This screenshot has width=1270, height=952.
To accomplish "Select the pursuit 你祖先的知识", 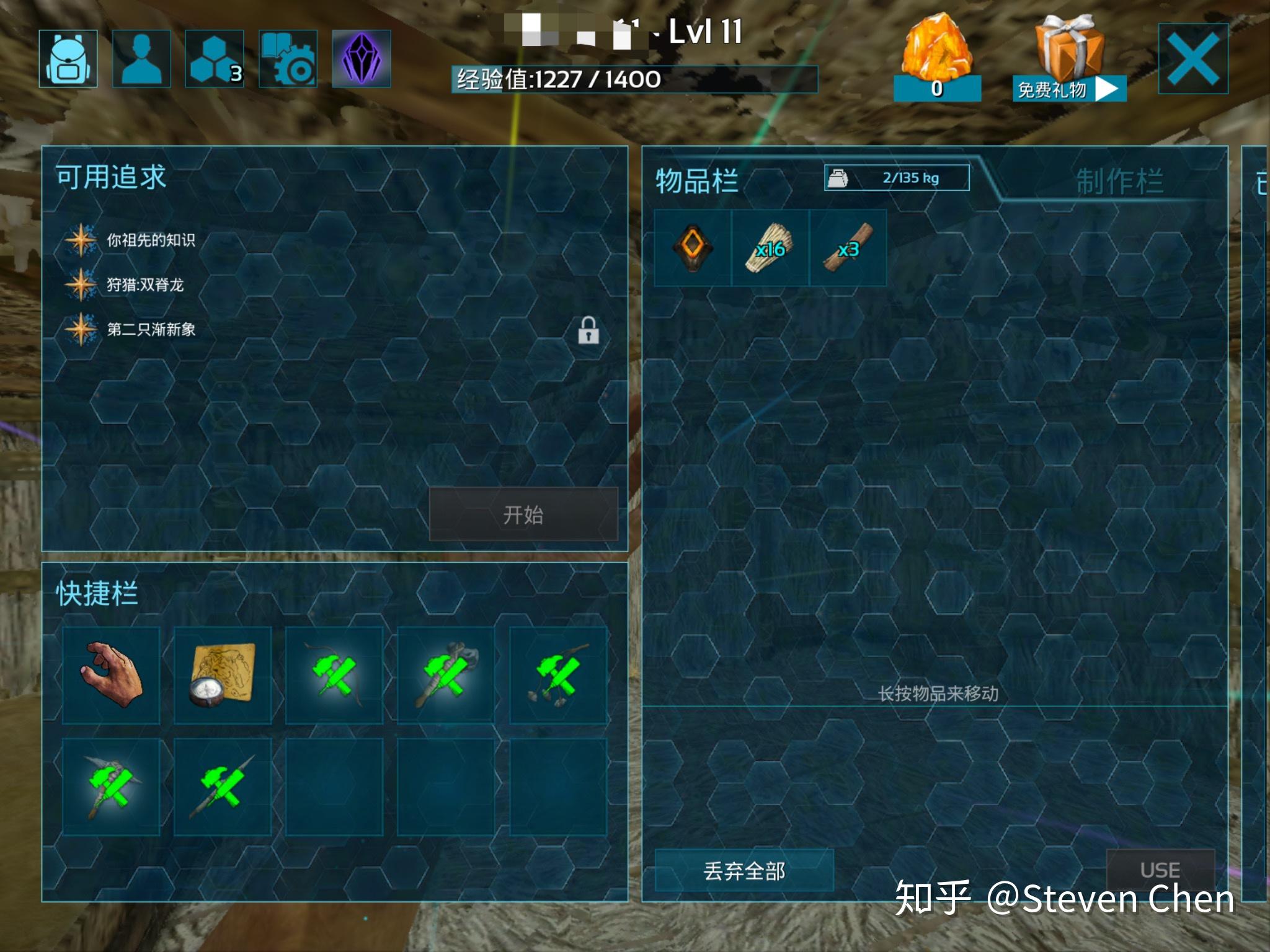I will pyautogui.click(x=151, y=240).
